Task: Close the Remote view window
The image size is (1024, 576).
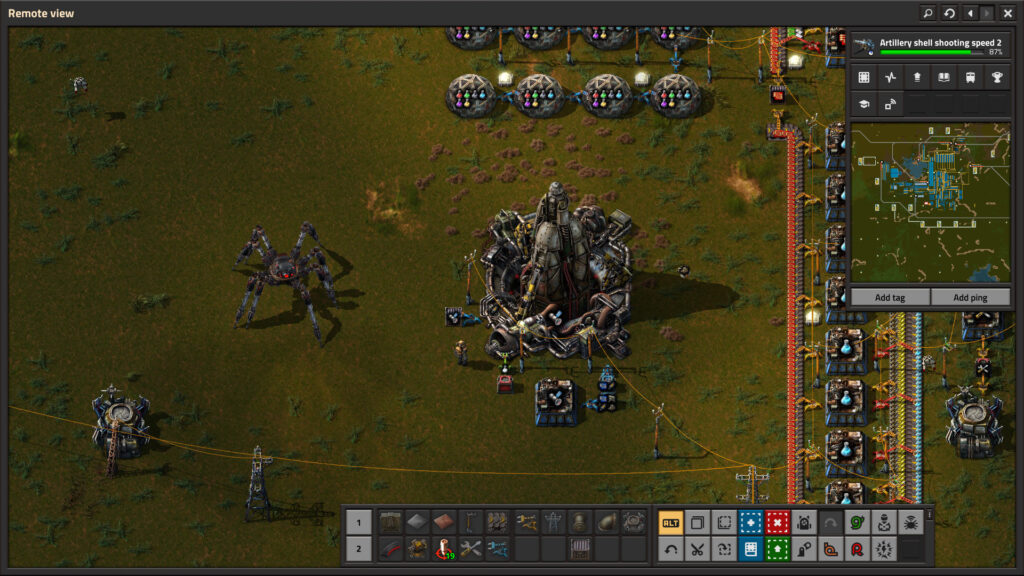Action: coord(1007,13)
